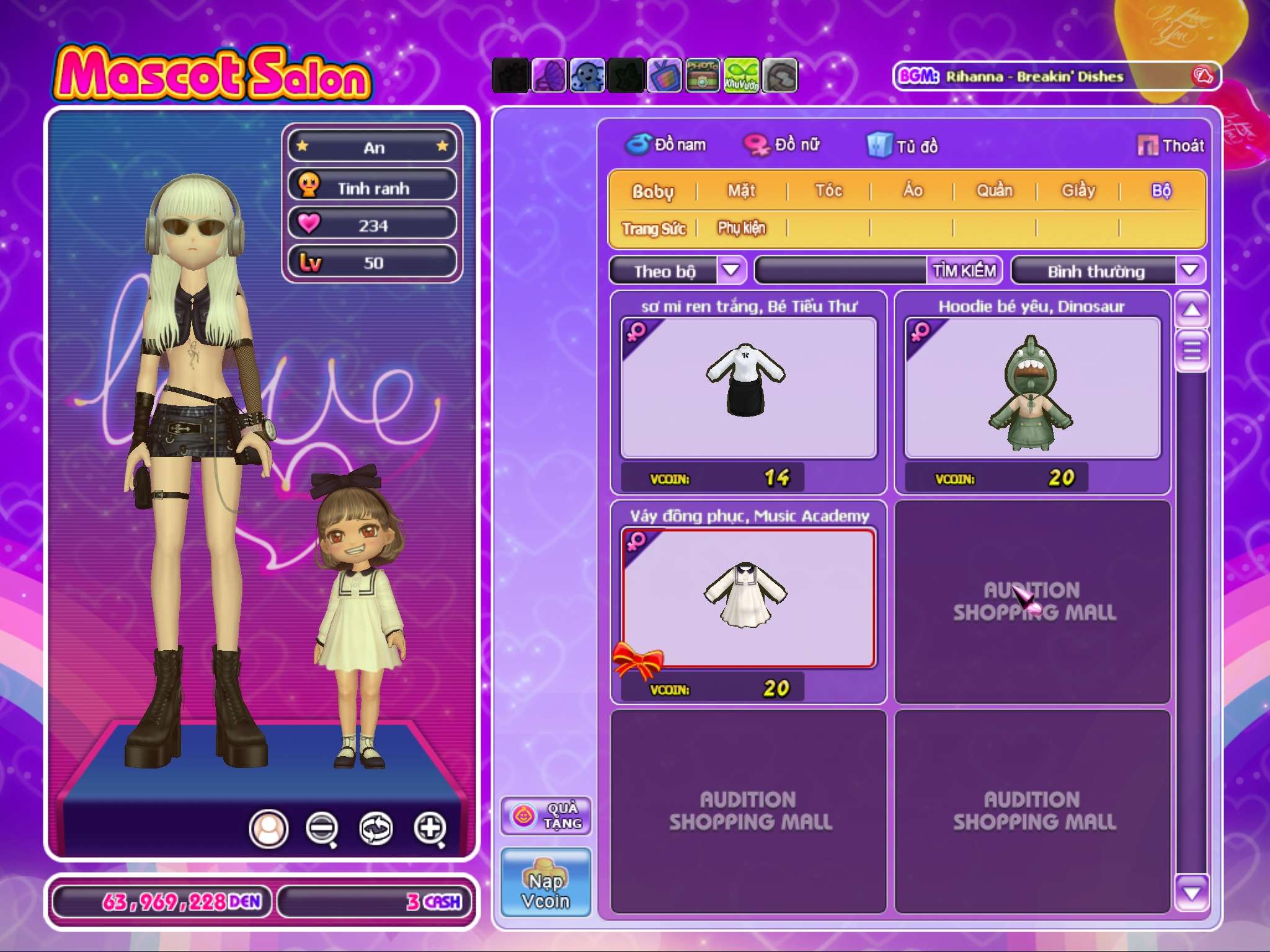Open the Đồ nam clothing section
This screenshot has width=1270, height=952.
pos(666,145)
